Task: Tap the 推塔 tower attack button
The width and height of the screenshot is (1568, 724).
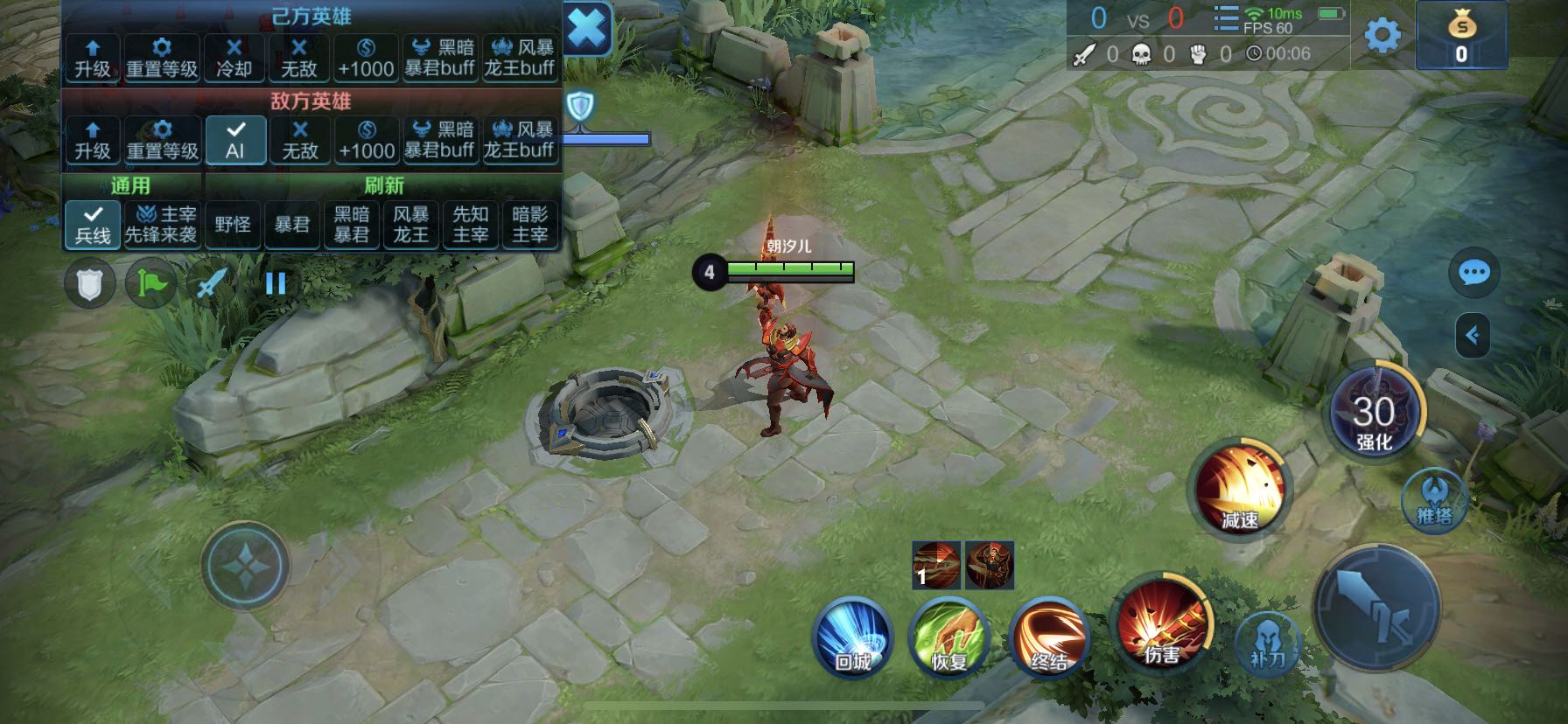Action: (1434, 500)
